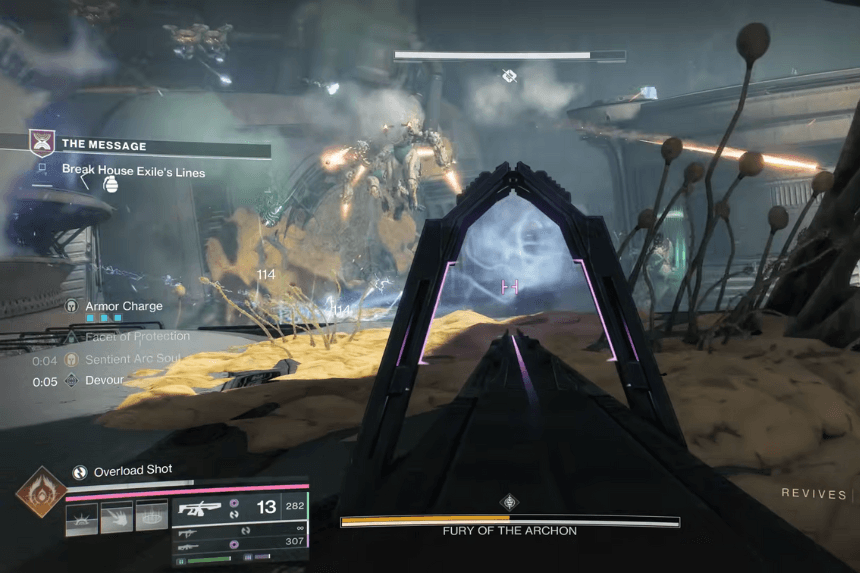The height and width of the screenshot is (573, 860).
Task: Click the Overload Shot perk icon
Action: tap(80, 472)
